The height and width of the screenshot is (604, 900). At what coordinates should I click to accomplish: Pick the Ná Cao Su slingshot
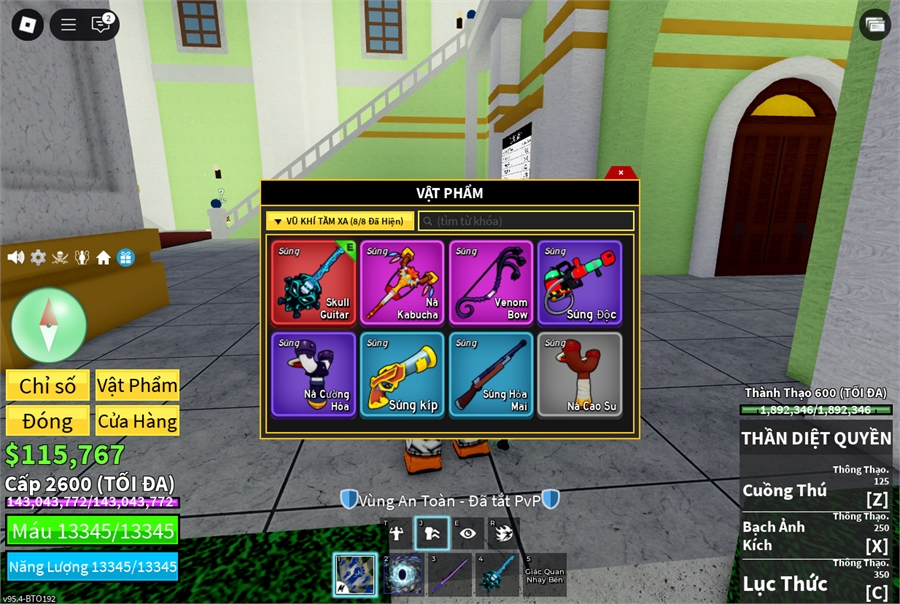tap(579, 374)
